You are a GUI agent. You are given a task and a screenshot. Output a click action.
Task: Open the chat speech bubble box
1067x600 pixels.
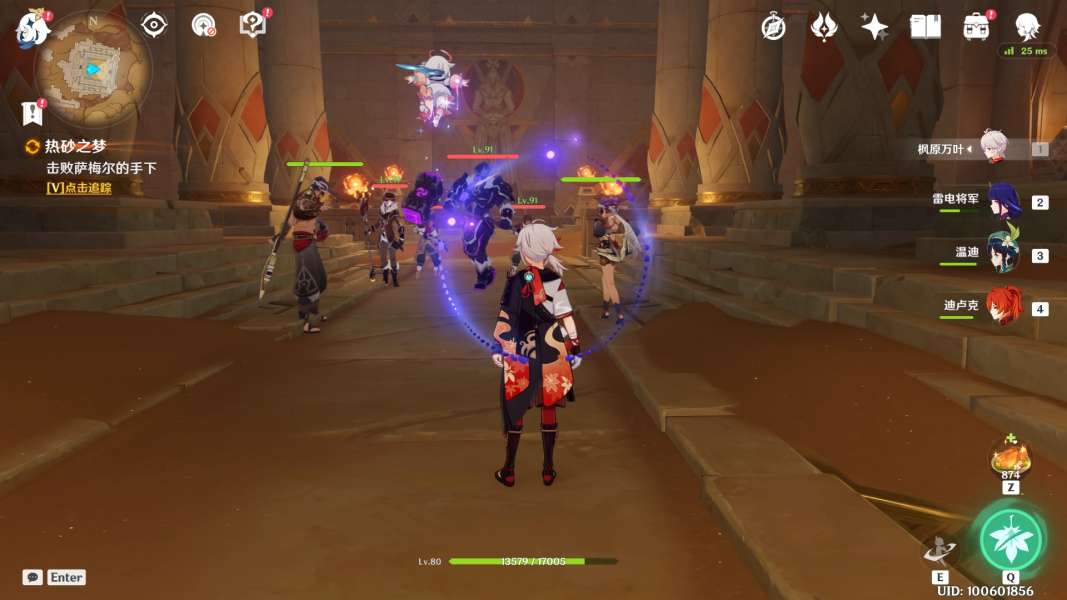coord(33,577)
